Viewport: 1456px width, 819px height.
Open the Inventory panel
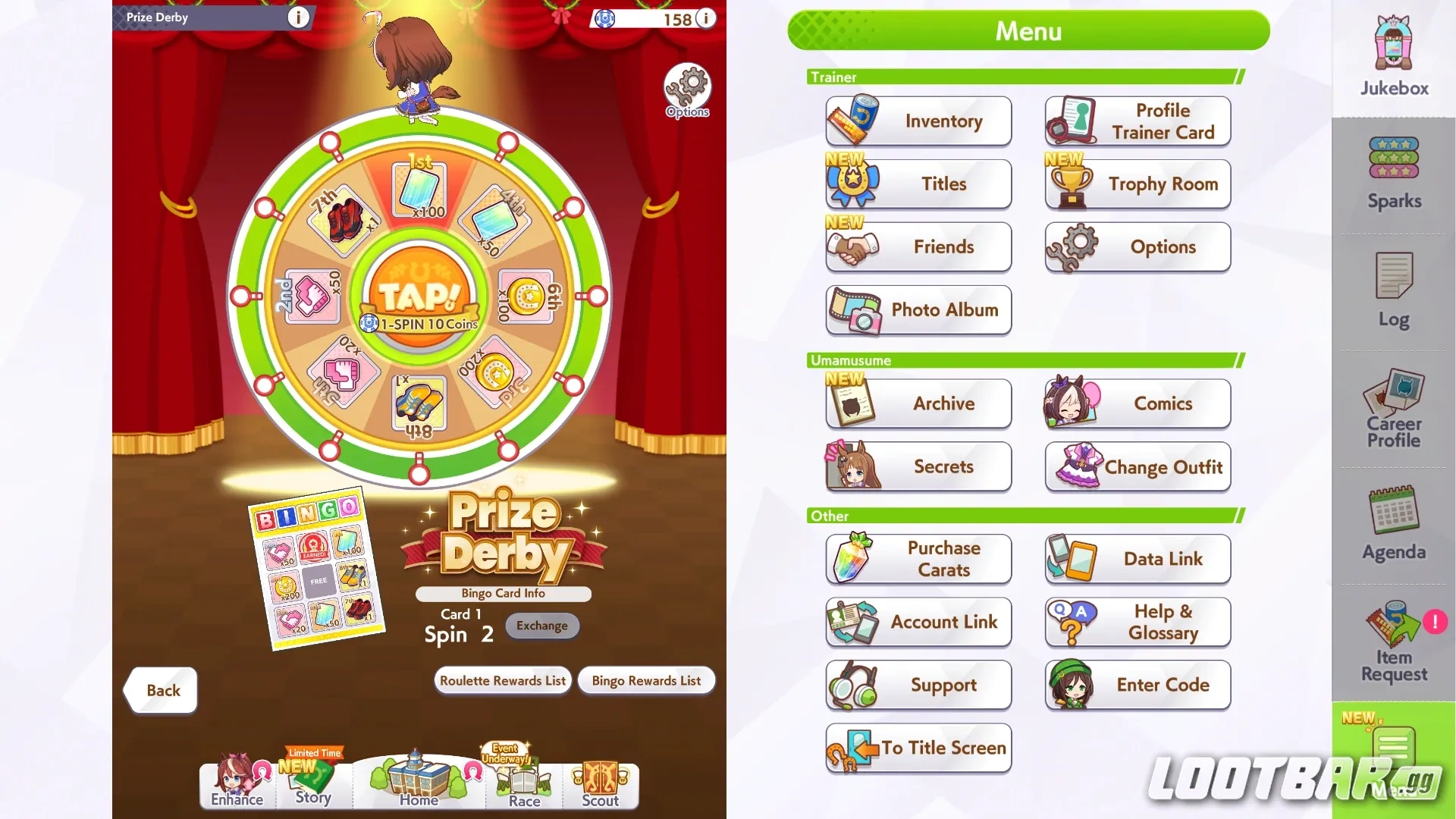[x=918, y=121]
